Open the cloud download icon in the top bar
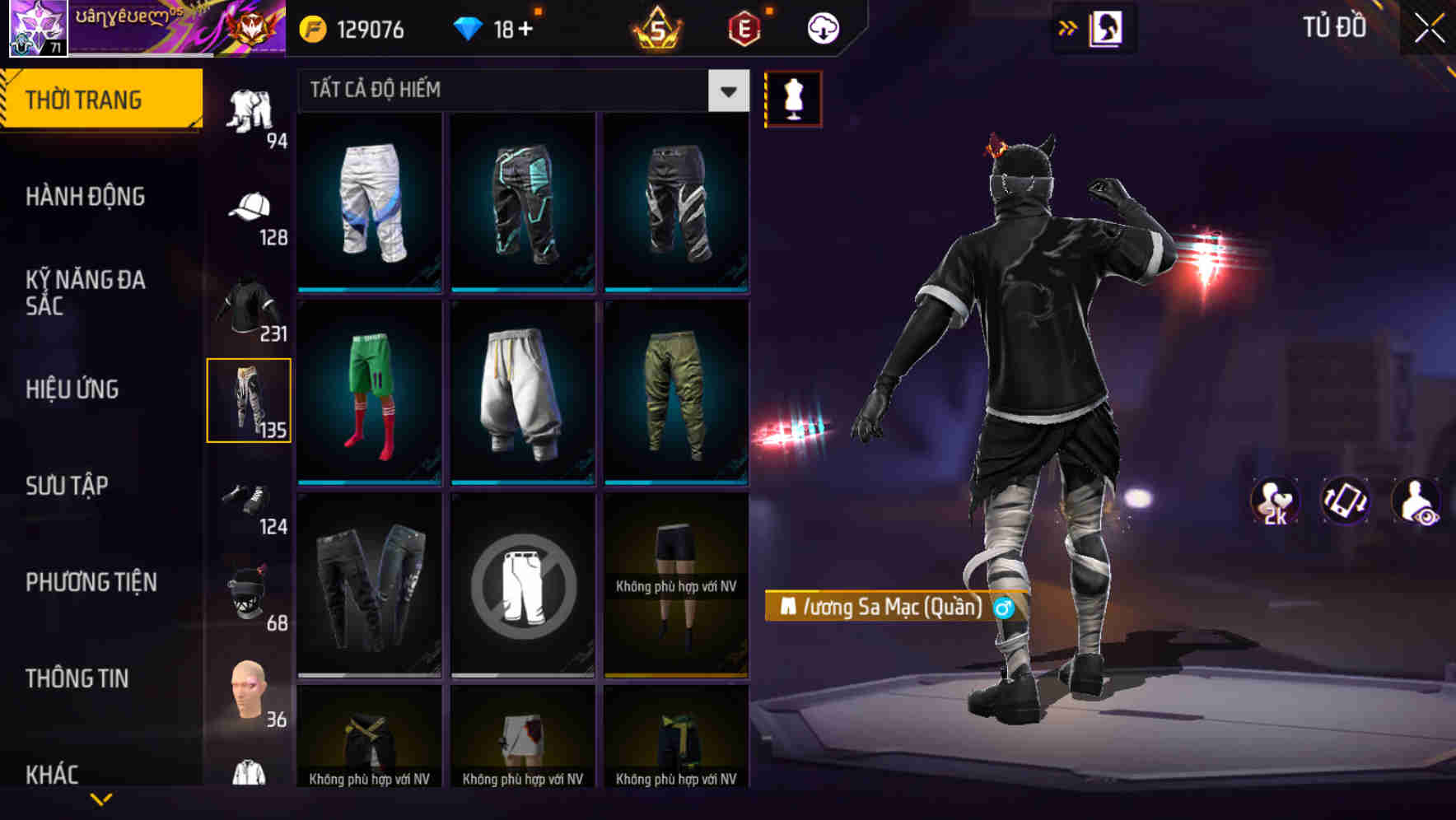1456x820 pixels. pos(823,27)
